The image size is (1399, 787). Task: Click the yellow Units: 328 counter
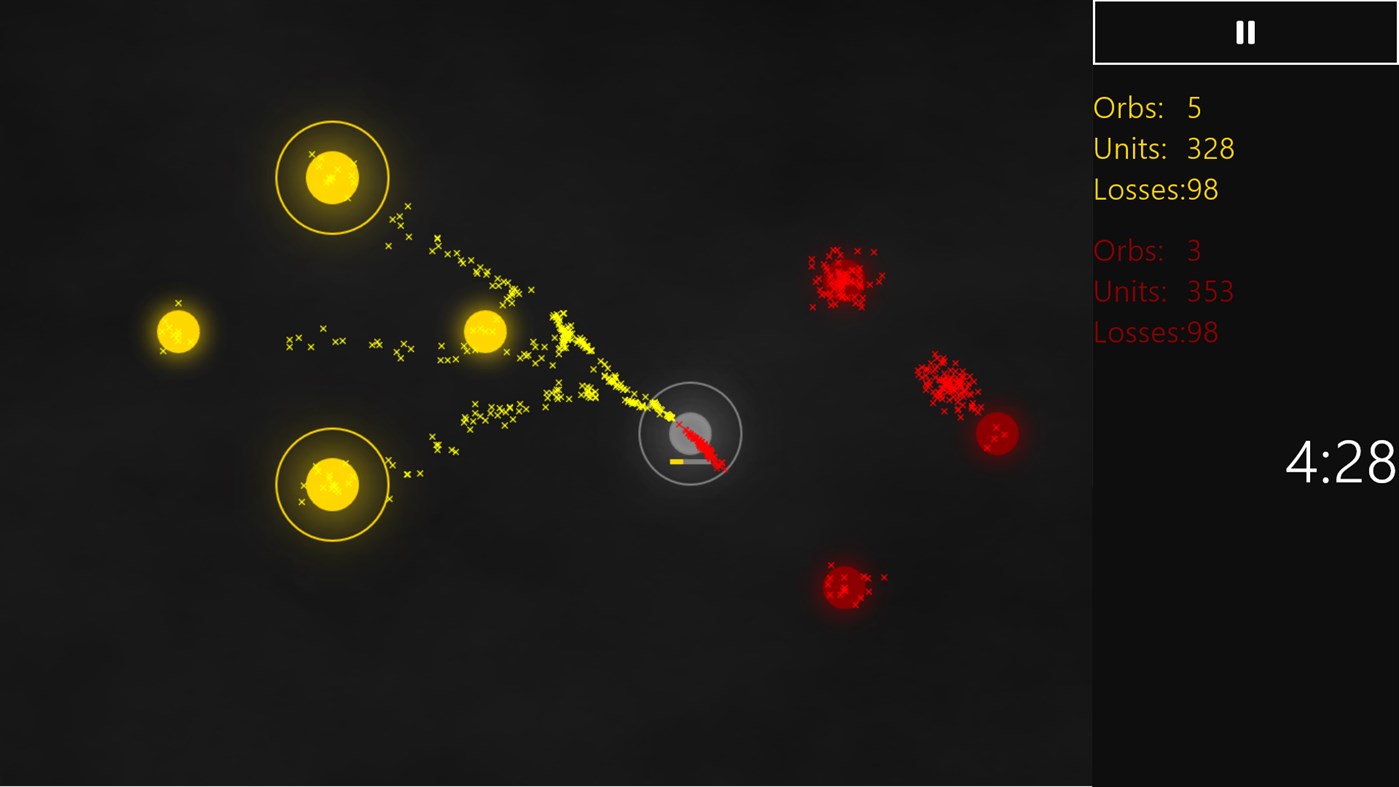[x=1162, y=148]
